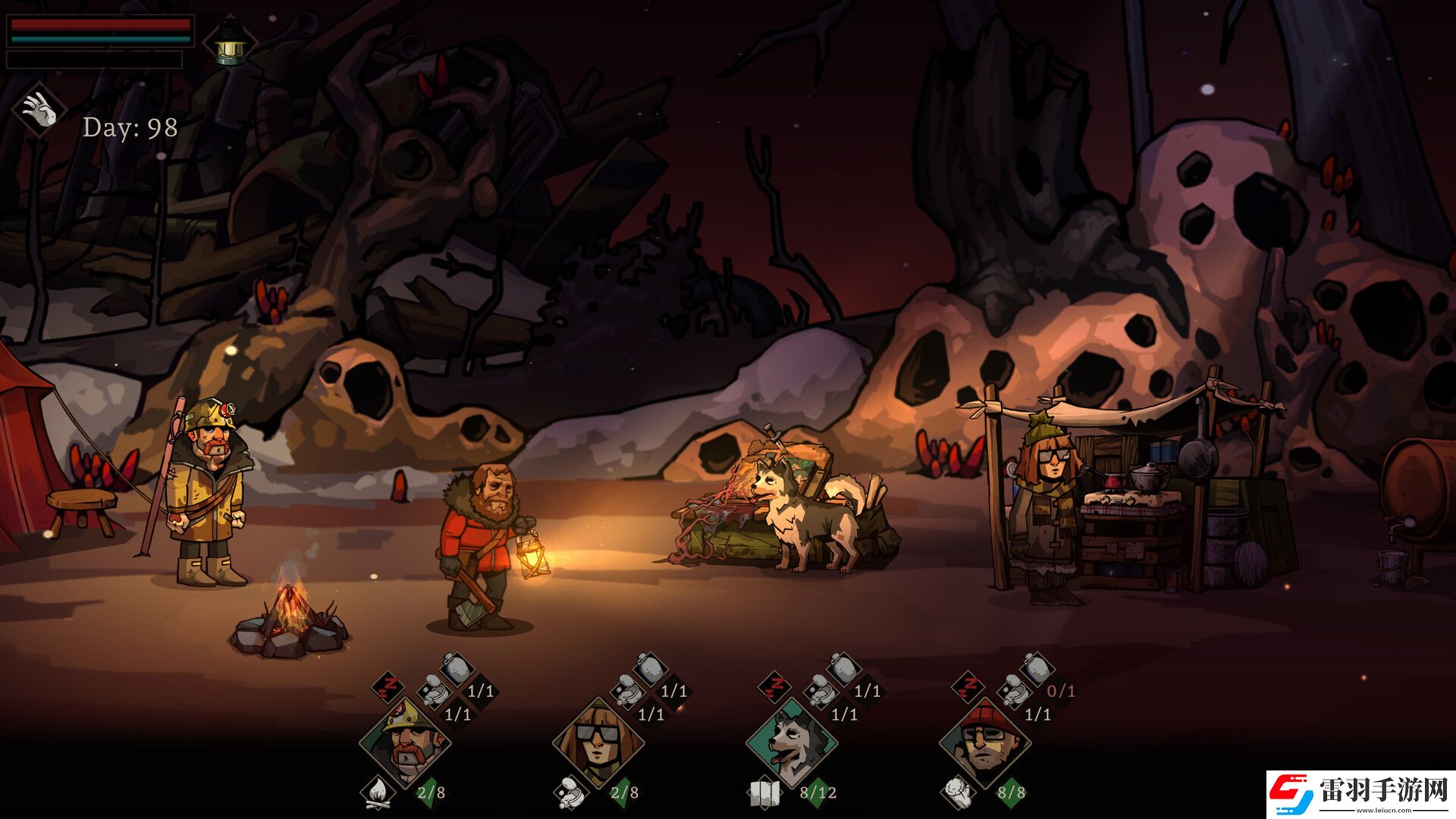Pick the red beanie man's portrait
The width and height of the screenshot is (1456, 819).
pyautogui.click(x=984, y=743)
